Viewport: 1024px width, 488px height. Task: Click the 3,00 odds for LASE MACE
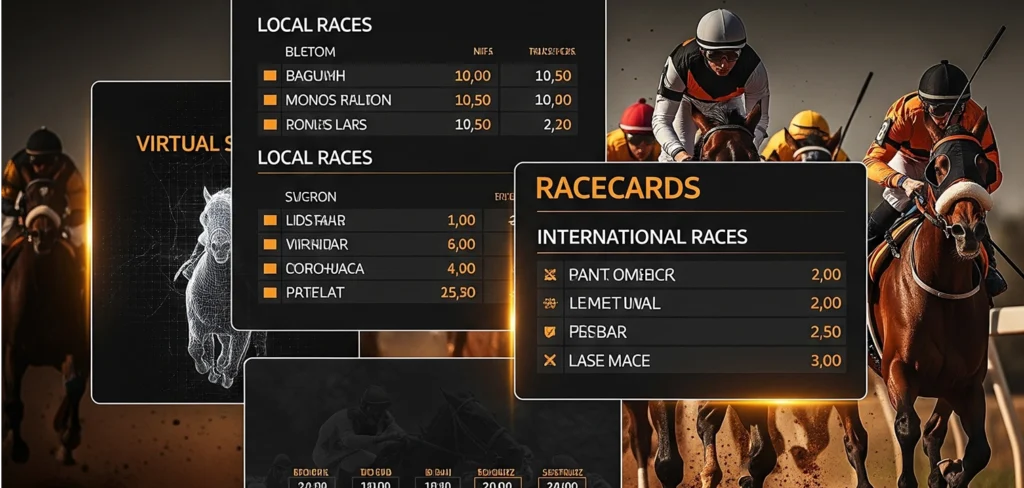(824, 360)
